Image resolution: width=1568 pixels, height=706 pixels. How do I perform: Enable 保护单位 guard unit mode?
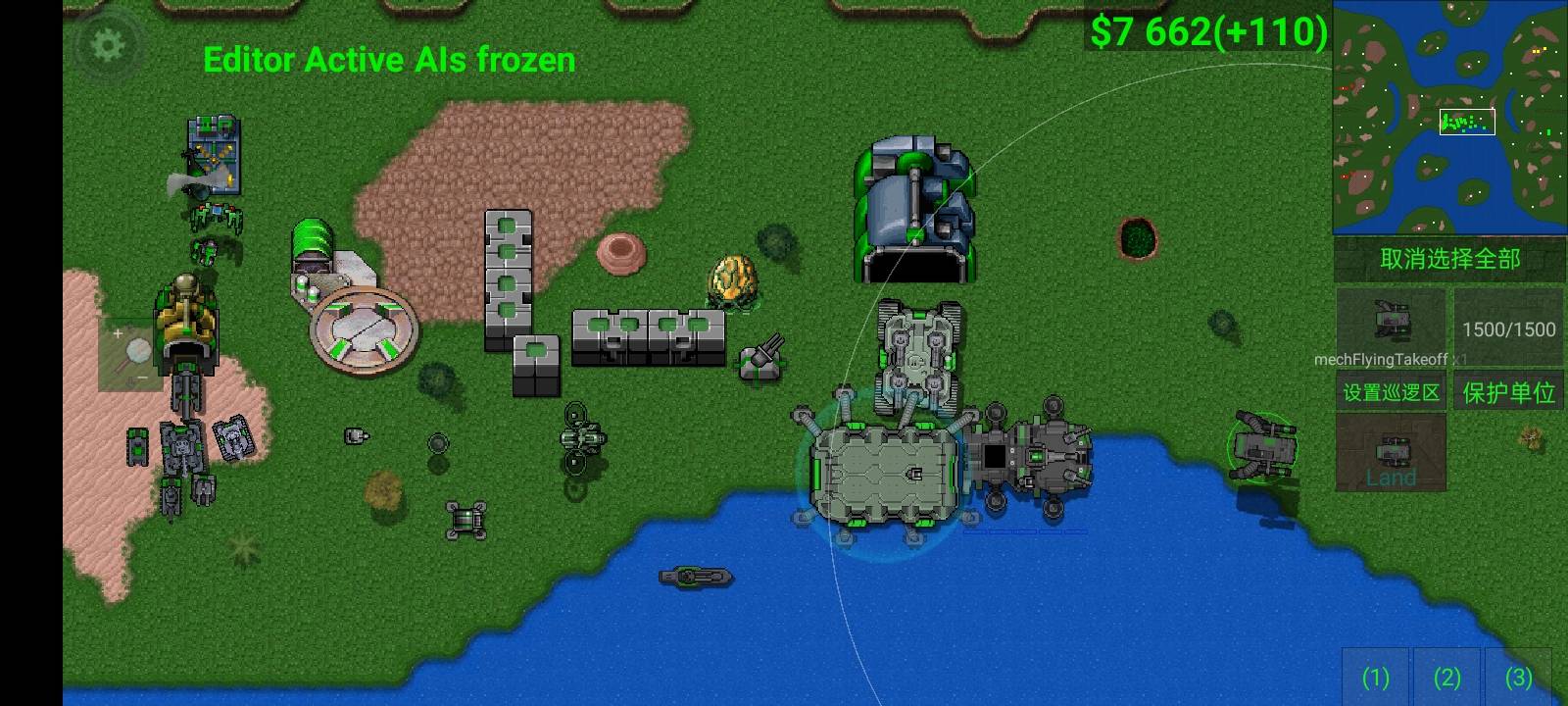click(x=1508, y=390)
